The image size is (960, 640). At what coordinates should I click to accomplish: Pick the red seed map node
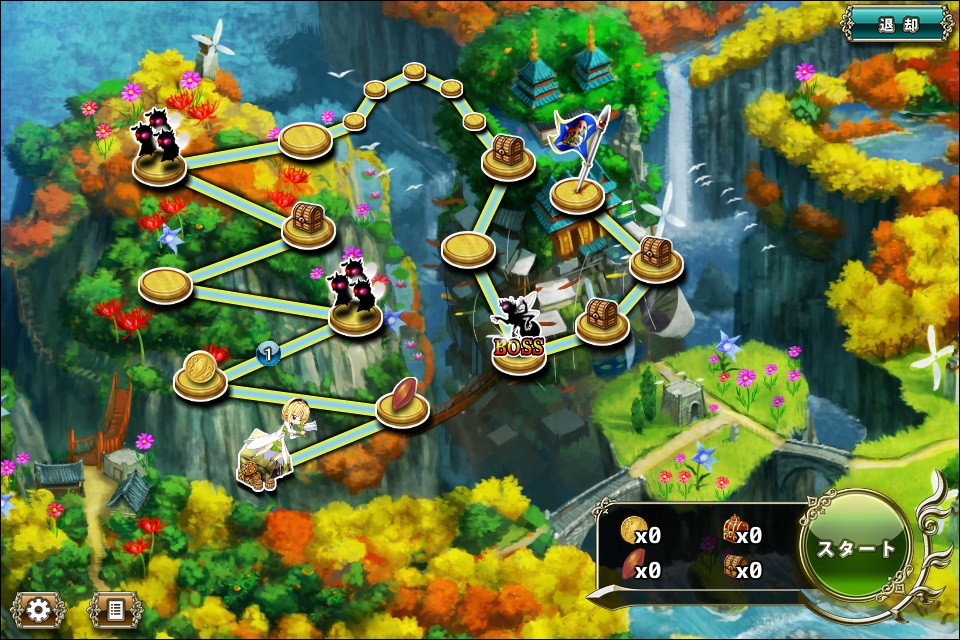point(402,400)
